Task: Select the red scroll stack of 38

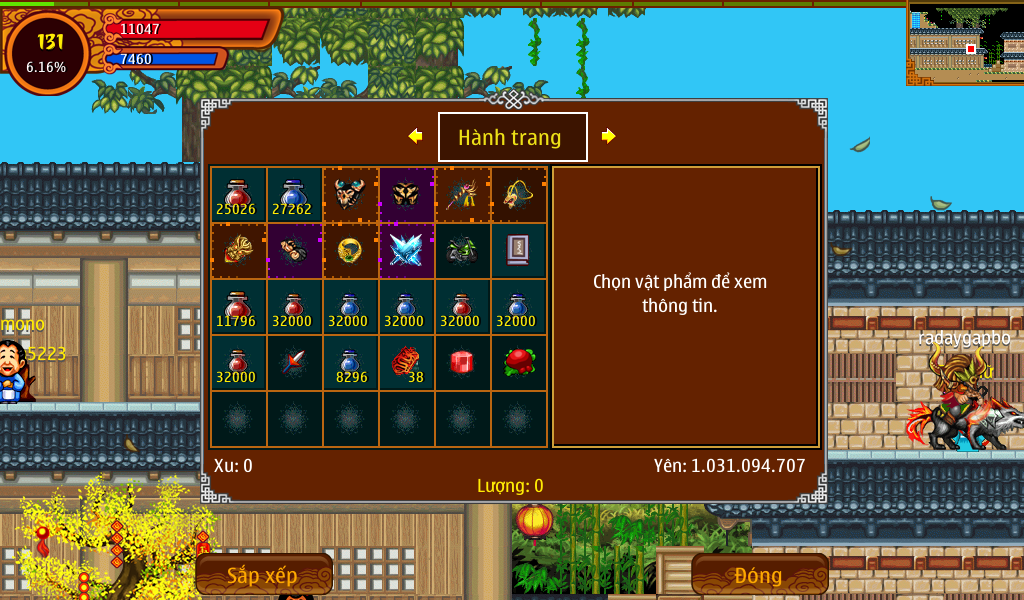Action: [406, 363]
